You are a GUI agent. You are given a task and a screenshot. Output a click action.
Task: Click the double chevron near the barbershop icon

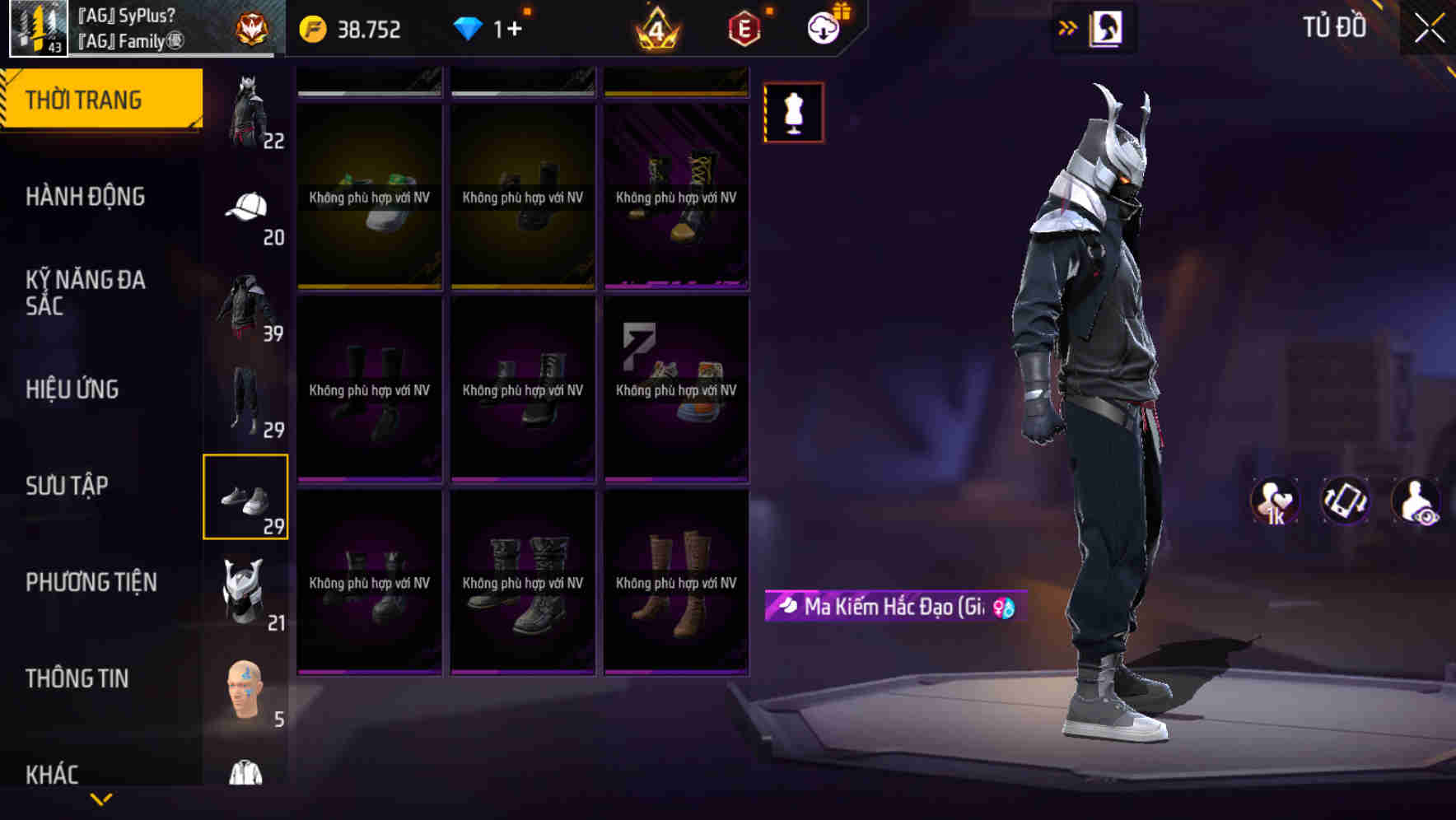coord(1066,26)
